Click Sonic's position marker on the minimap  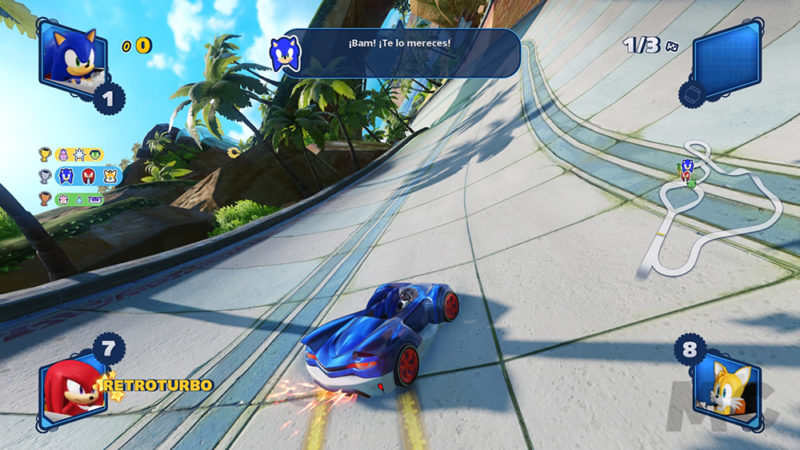(687, 167)
